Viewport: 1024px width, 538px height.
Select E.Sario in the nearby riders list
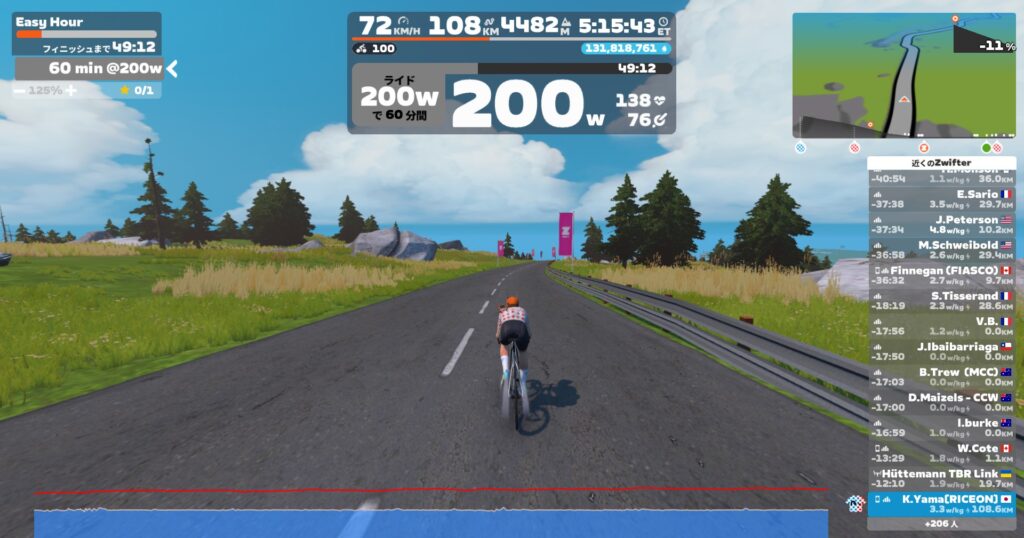(941, 199)
